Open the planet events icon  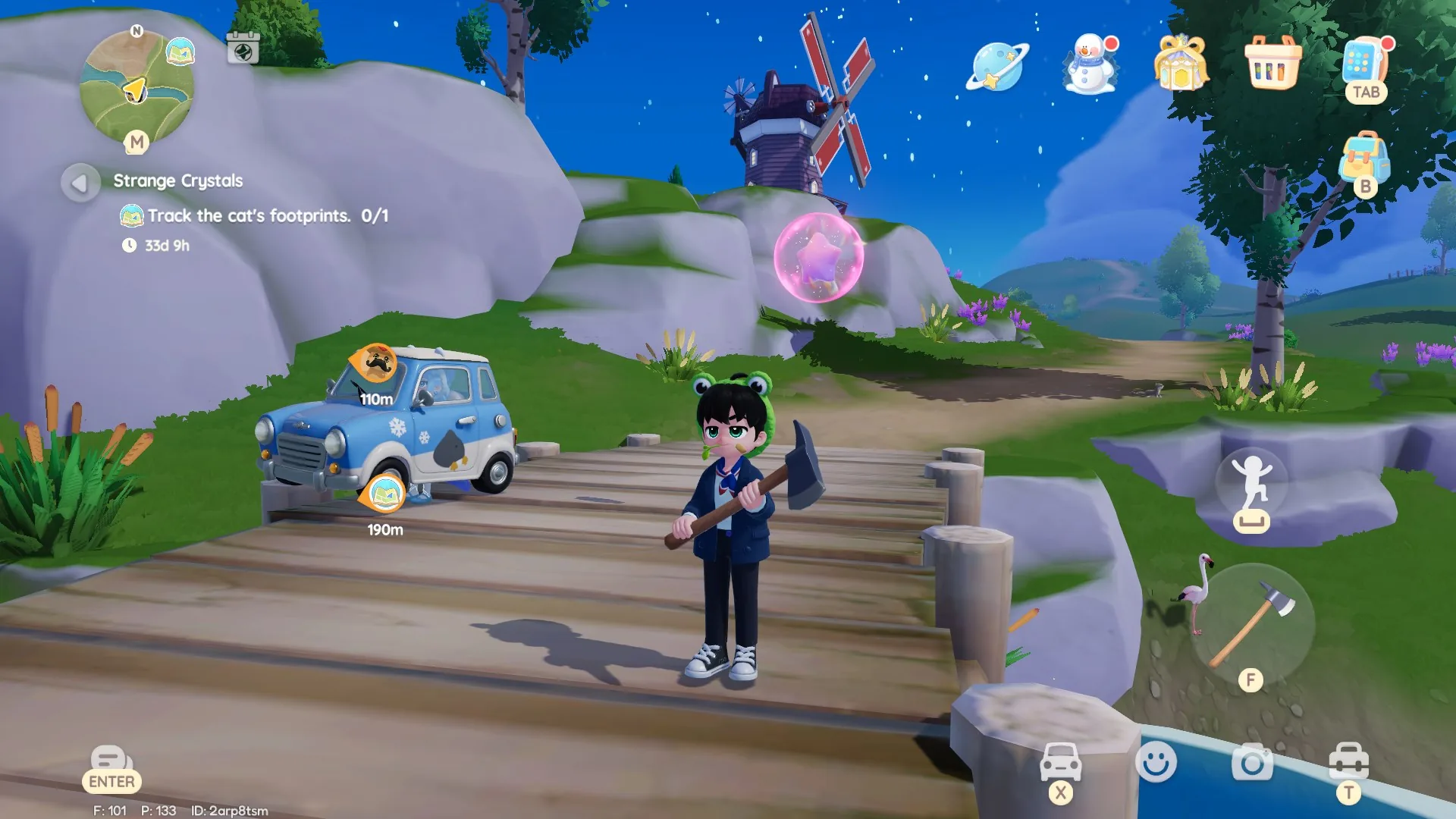pos(996,66)
